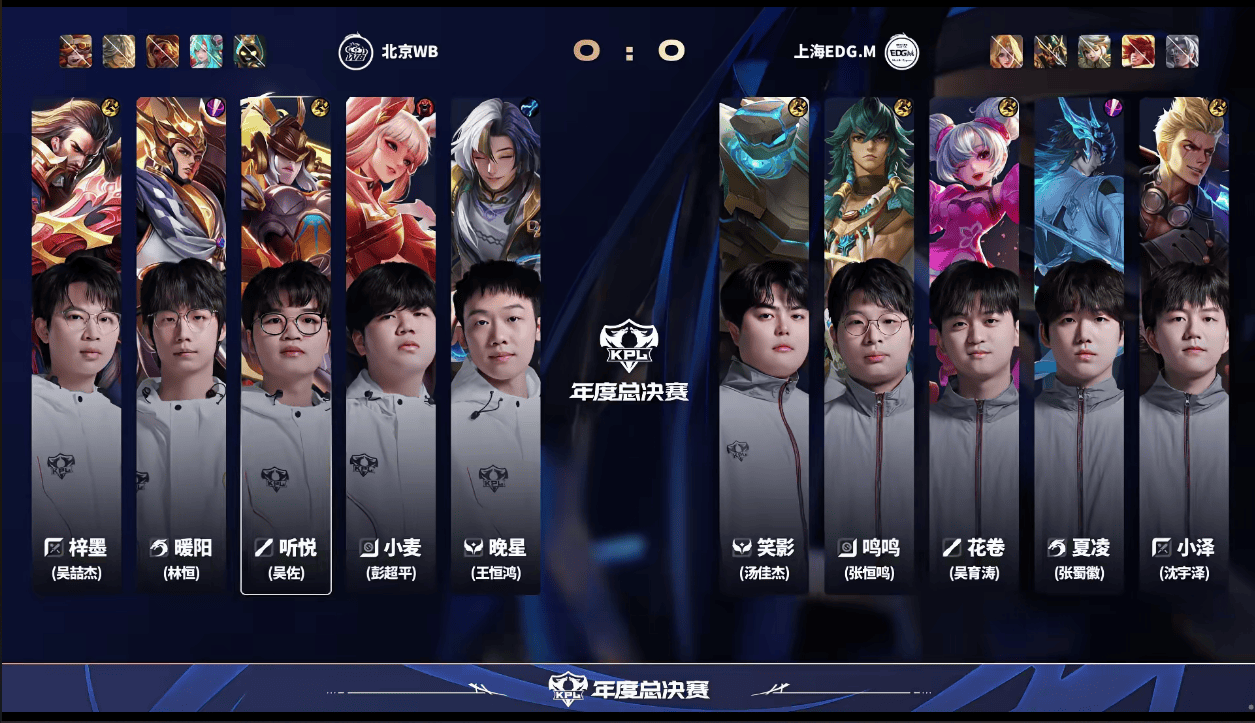Select the 梓墨 player card
1255x723 pixels.
tap(77, 345)
